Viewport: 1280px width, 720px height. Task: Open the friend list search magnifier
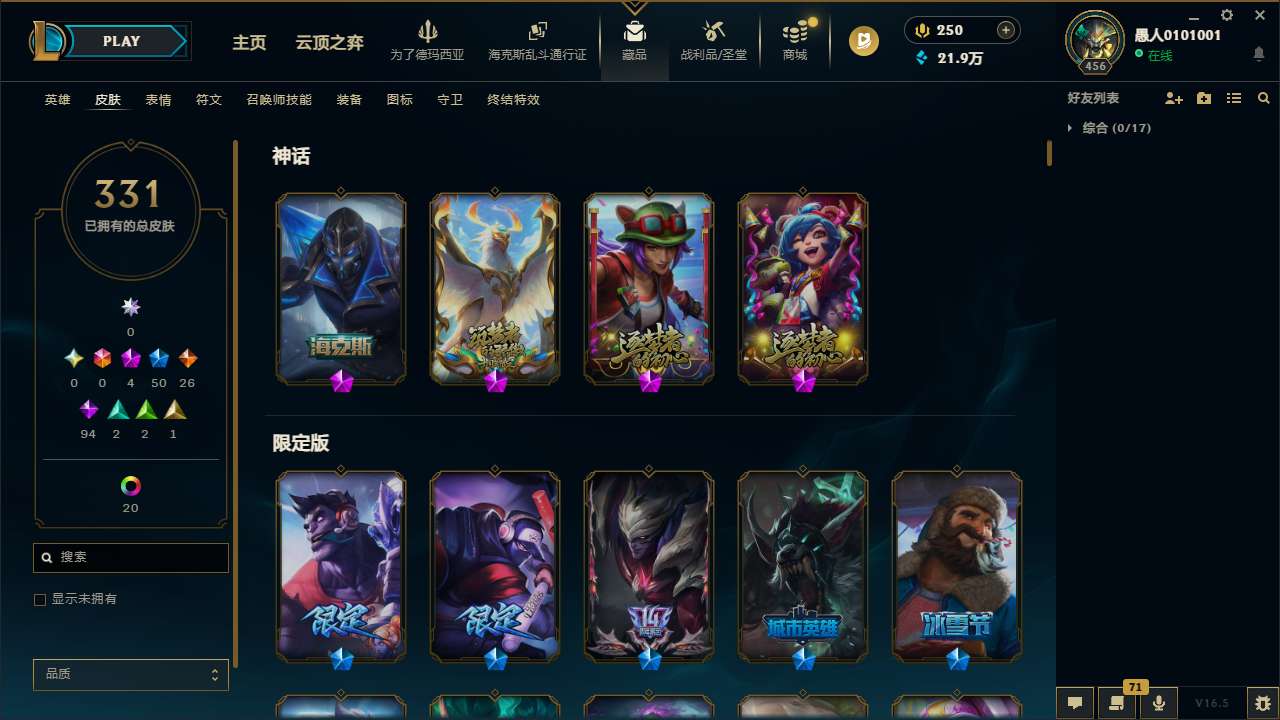[x=1263, y=98]
